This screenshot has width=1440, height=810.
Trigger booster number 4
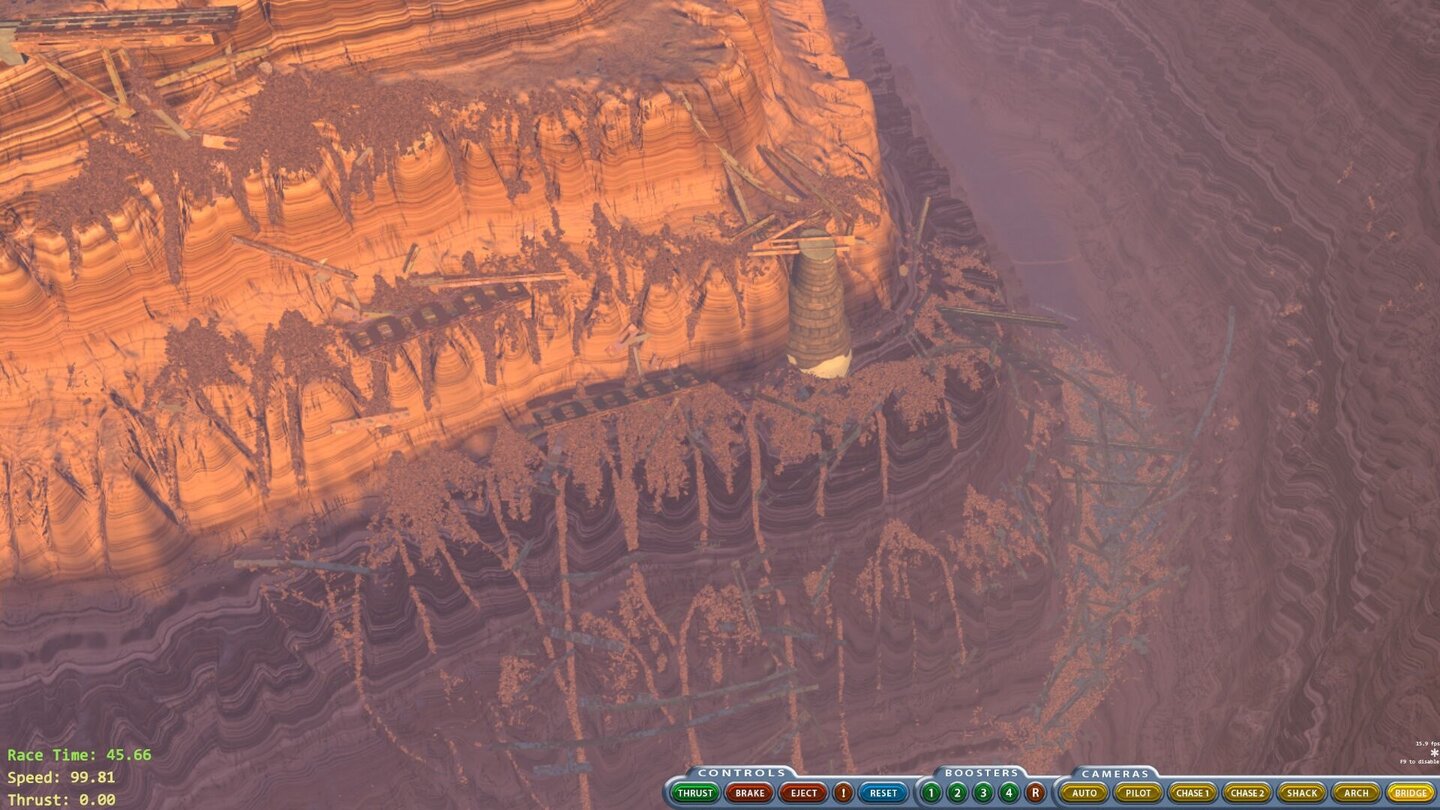(1007, 792)
